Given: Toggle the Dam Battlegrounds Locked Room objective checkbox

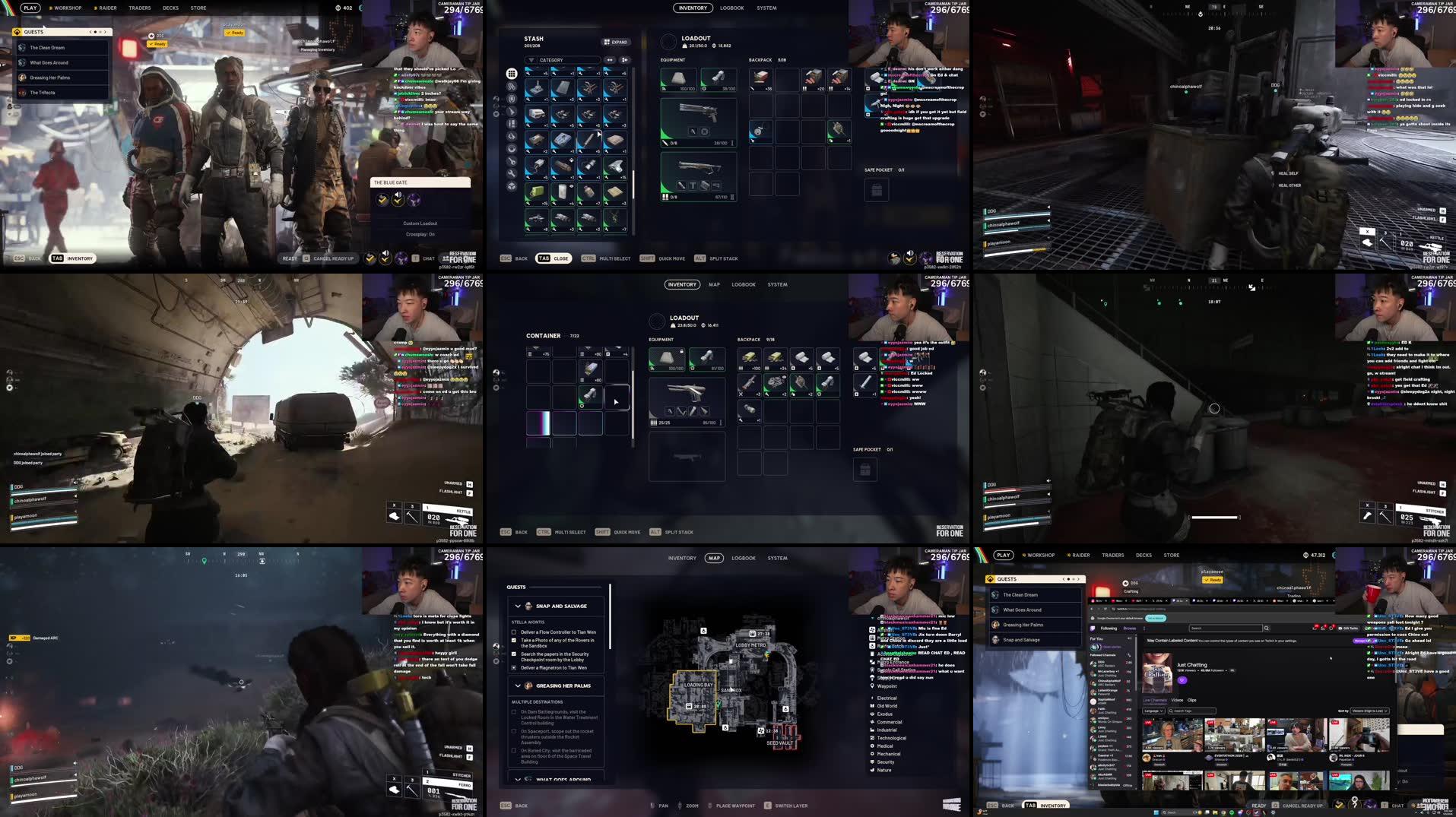Looking at the screenshot, I should point(514,713).
